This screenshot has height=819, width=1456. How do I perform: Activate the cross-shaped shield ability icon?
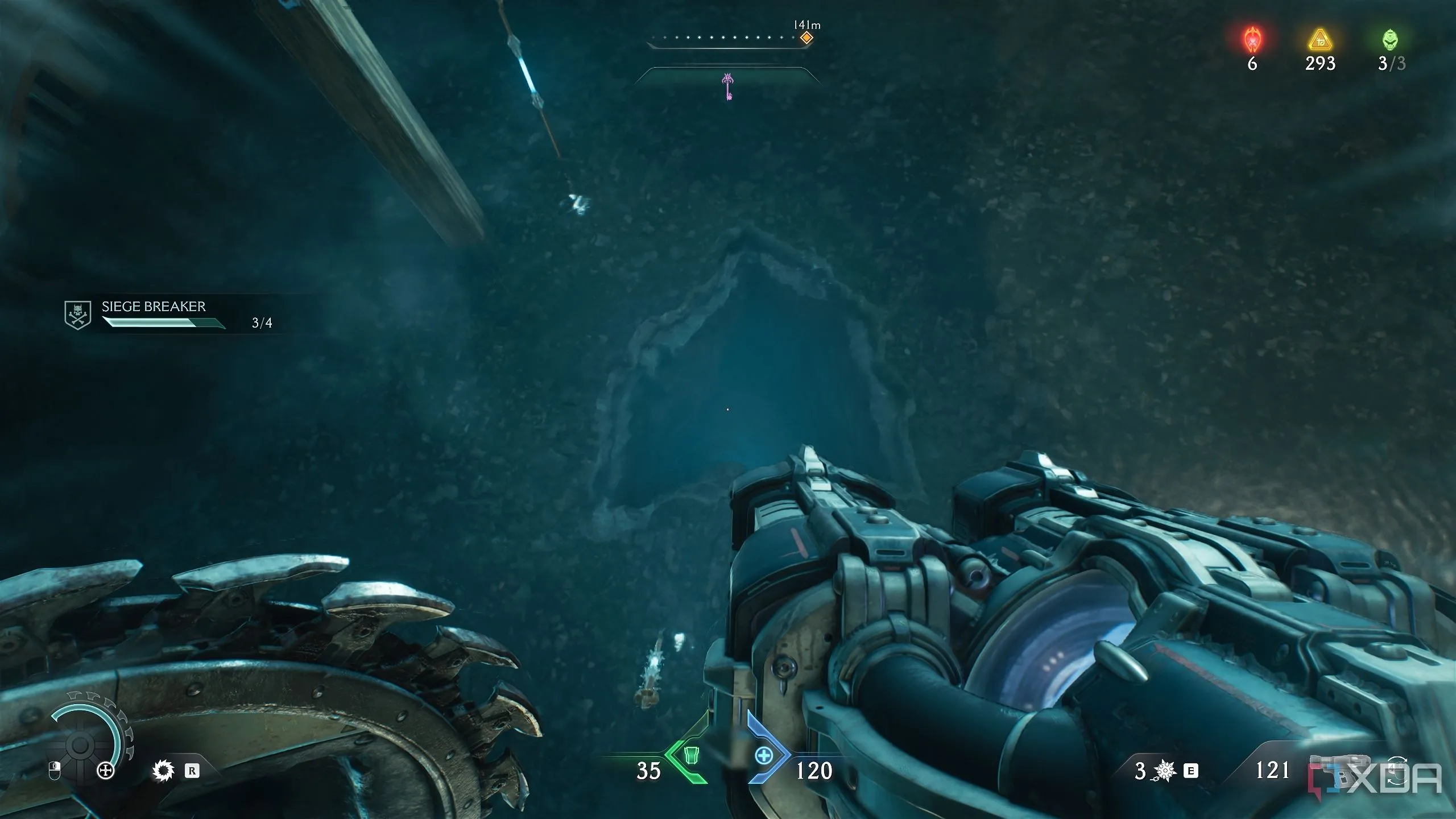point(106,771)
